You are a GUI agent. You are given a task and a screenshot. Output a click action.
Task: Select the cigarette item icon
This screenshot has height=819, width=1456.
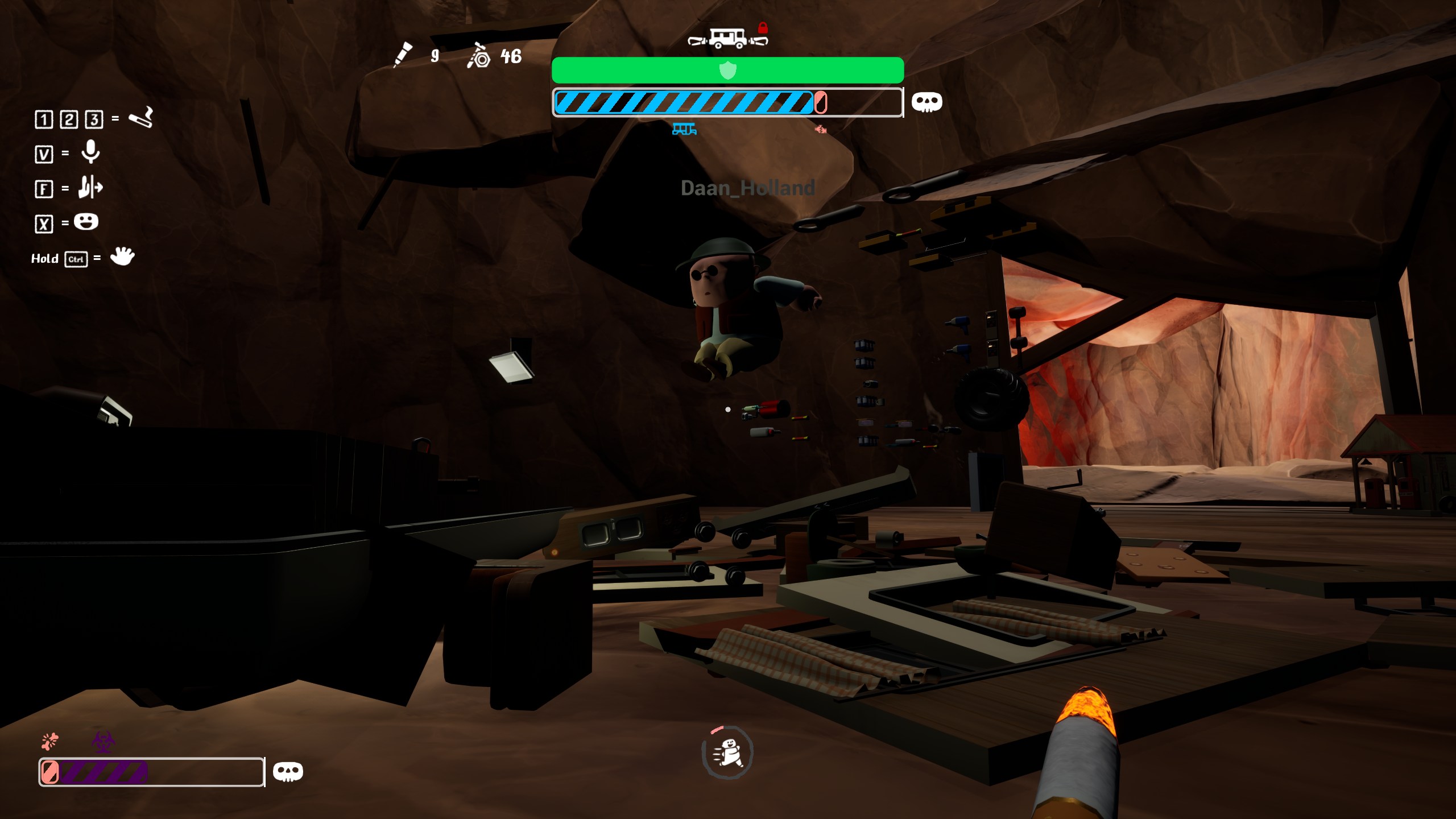[x=140, y=118]
